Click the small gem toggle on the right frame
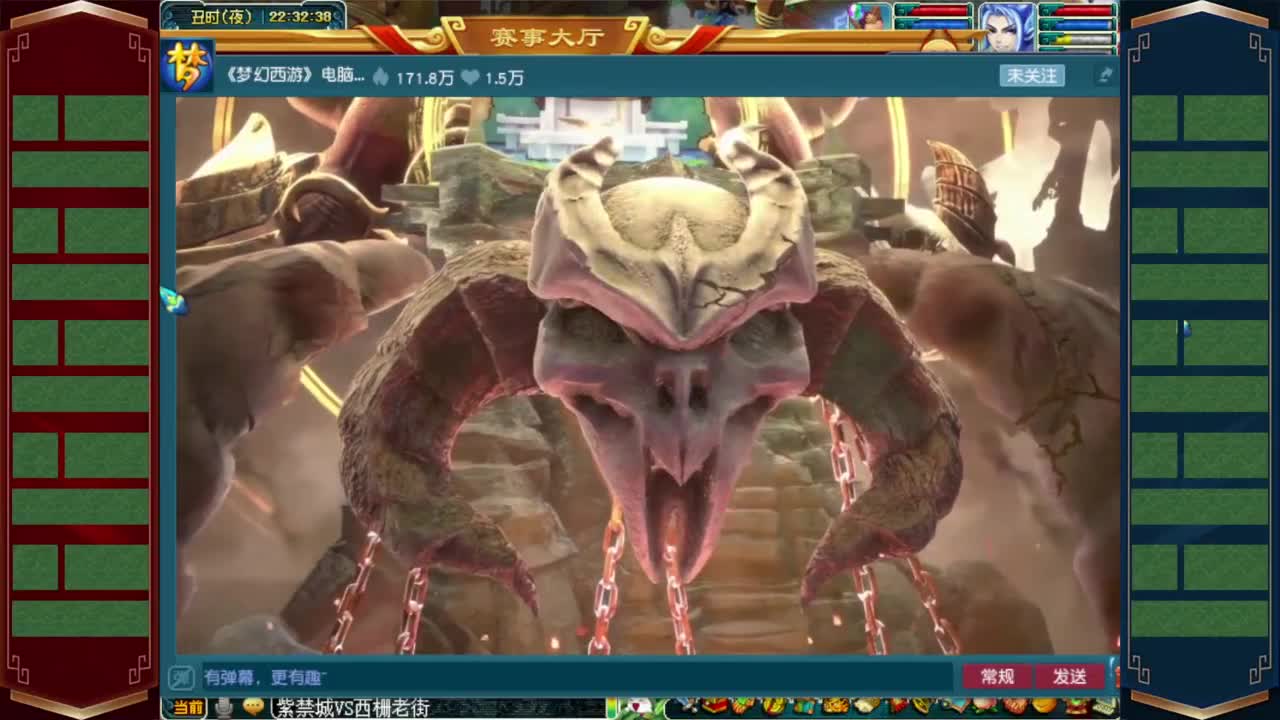This screenshot has height=720, width=1280. pyautogui.click(x=1188, y=327)
